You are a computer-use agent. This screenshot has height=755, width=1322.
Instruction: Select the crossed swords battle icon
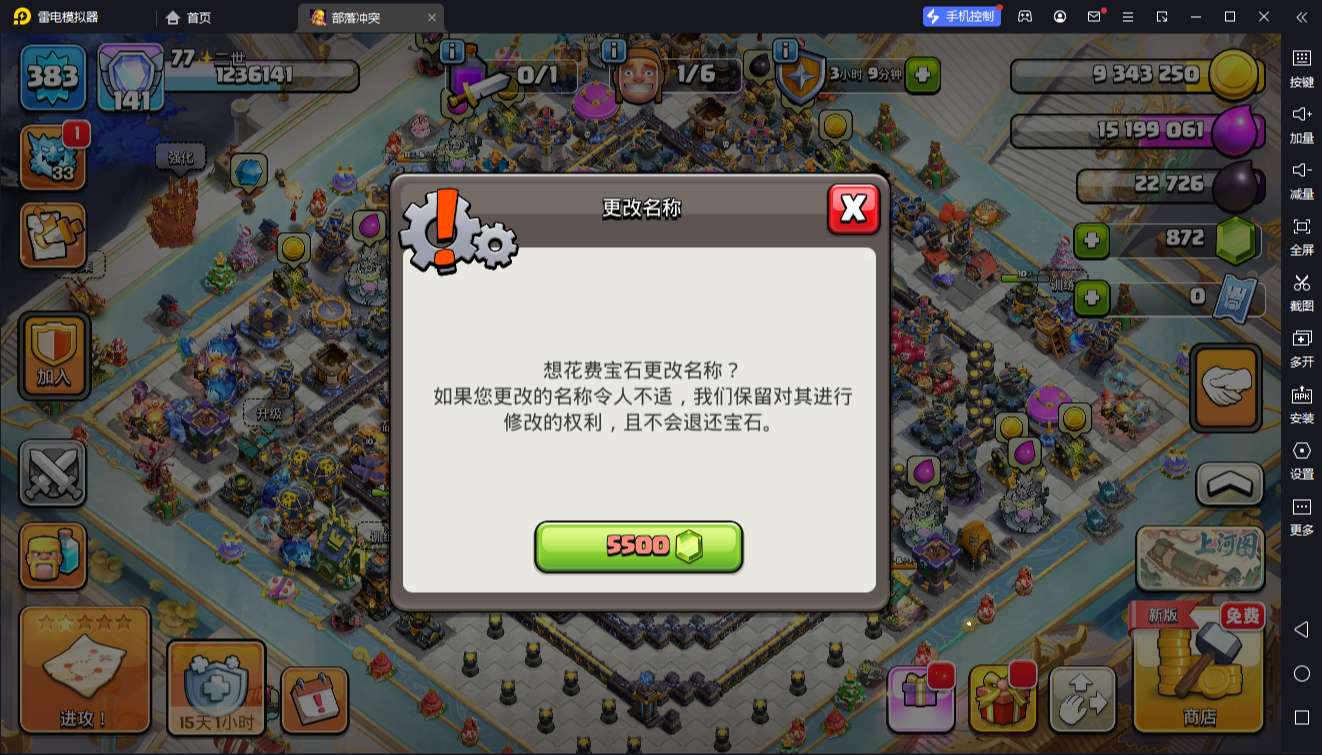pos(53,473)
